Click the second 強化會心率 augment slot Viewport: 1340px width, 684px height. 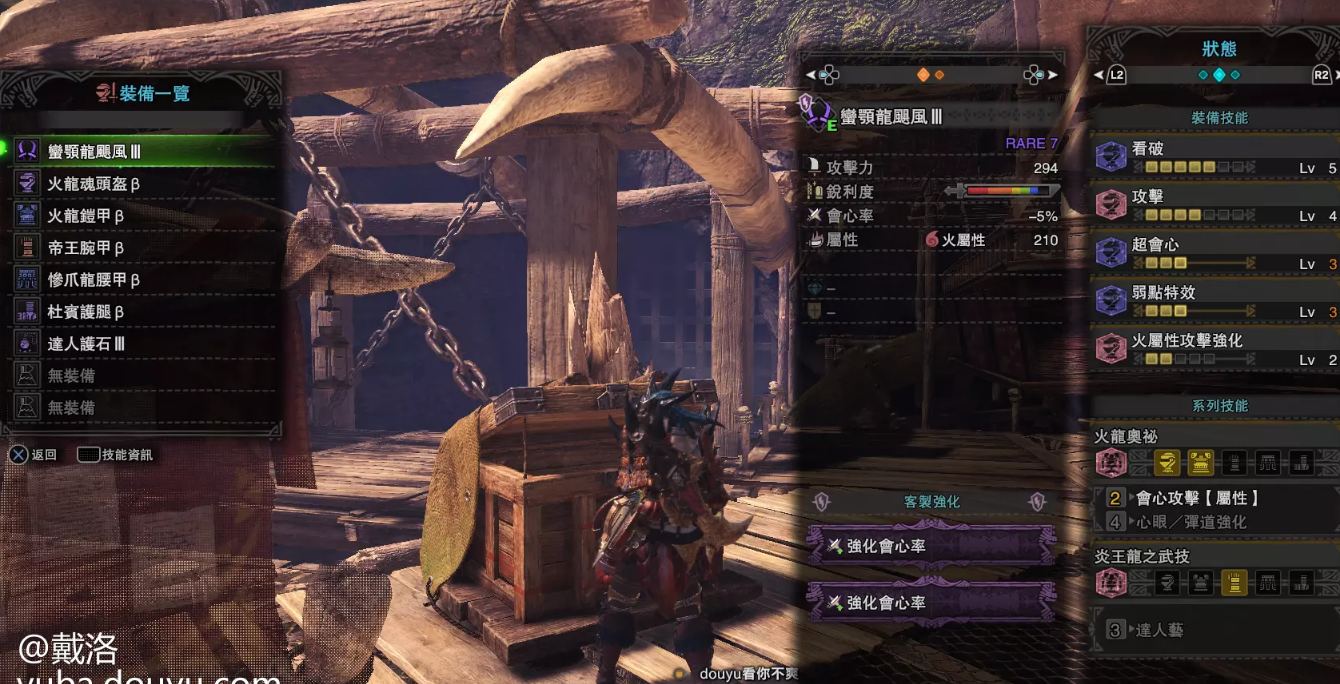click(x=931, y=603)
